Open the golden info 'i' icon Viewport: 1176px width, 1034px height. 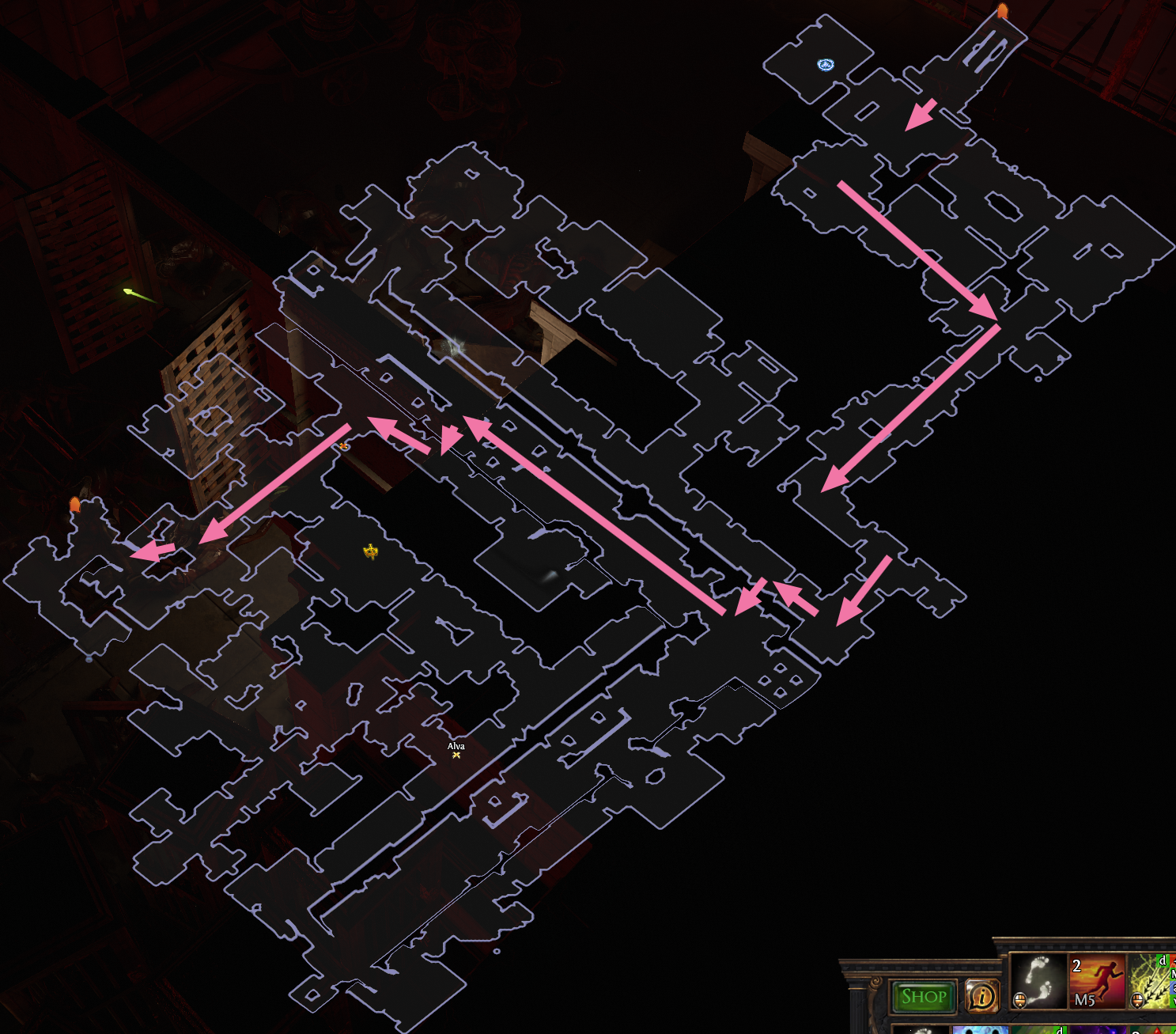983,997
